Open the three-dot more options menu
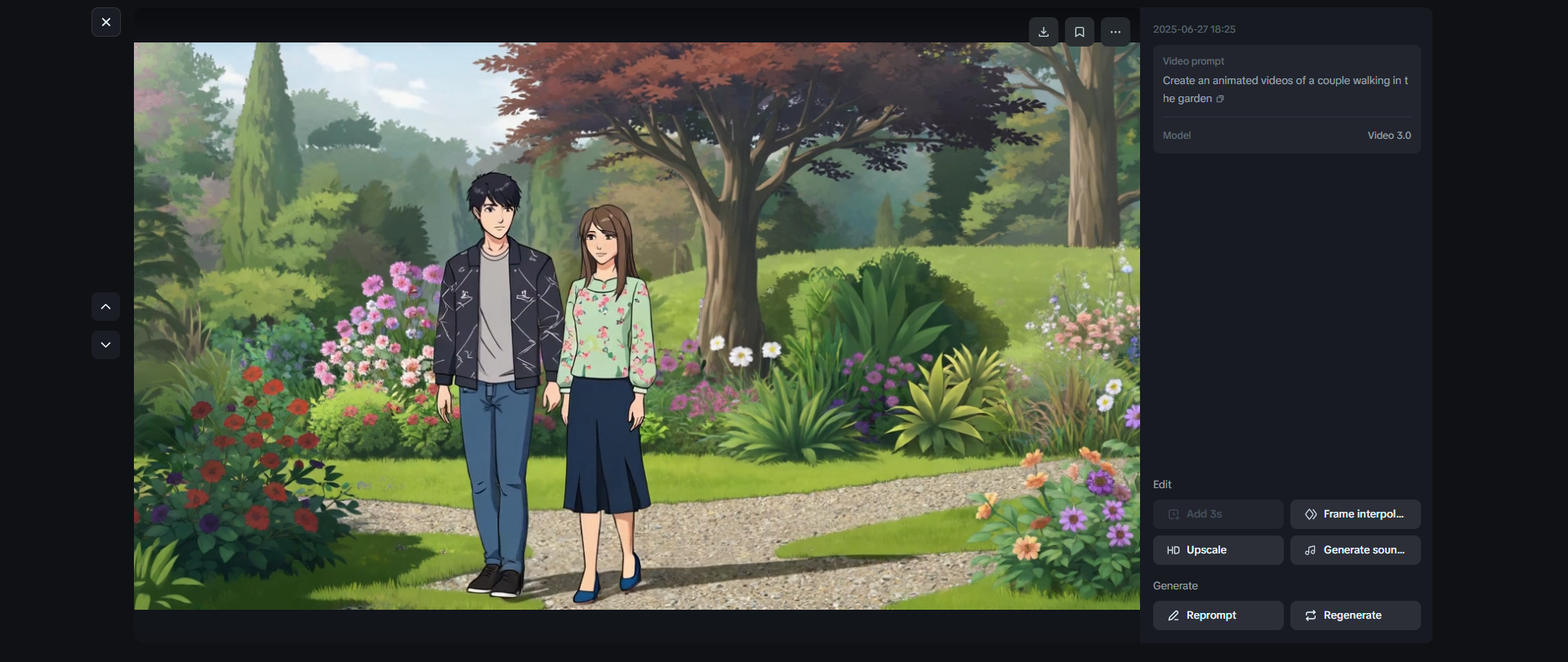The image size is (1568, 662). [1116, 32]
